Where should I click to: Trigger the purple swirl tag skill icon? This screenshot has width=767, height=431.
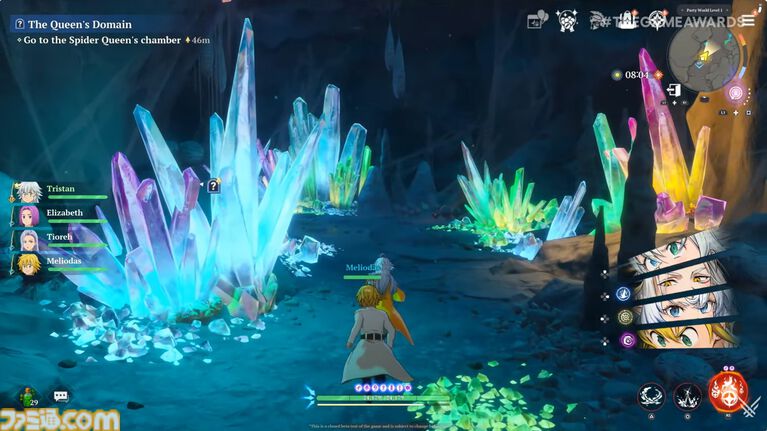click(x=627, y=340)
